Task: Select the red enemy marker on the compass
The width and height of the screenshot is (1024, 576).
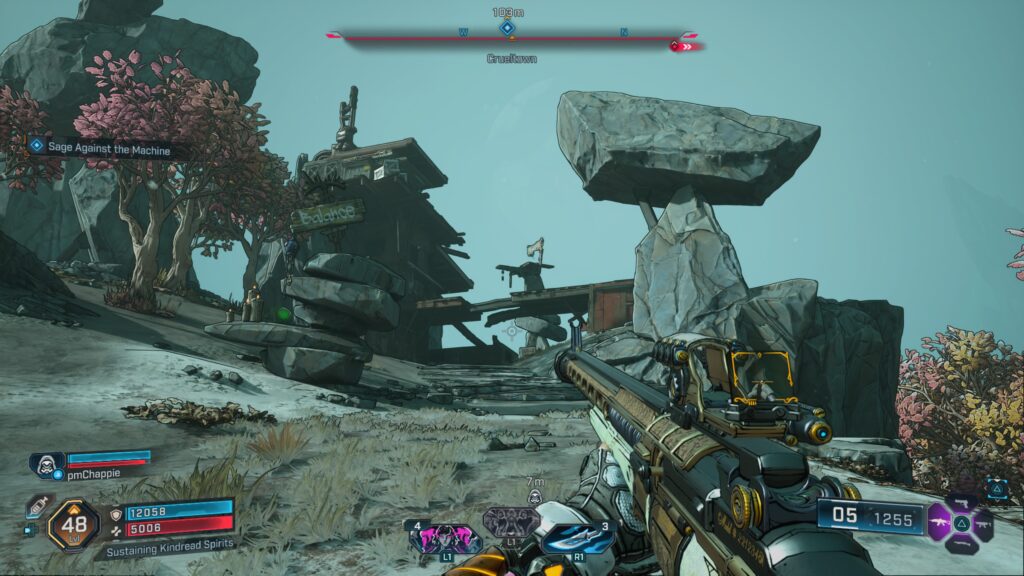Action: click(677, 45)
